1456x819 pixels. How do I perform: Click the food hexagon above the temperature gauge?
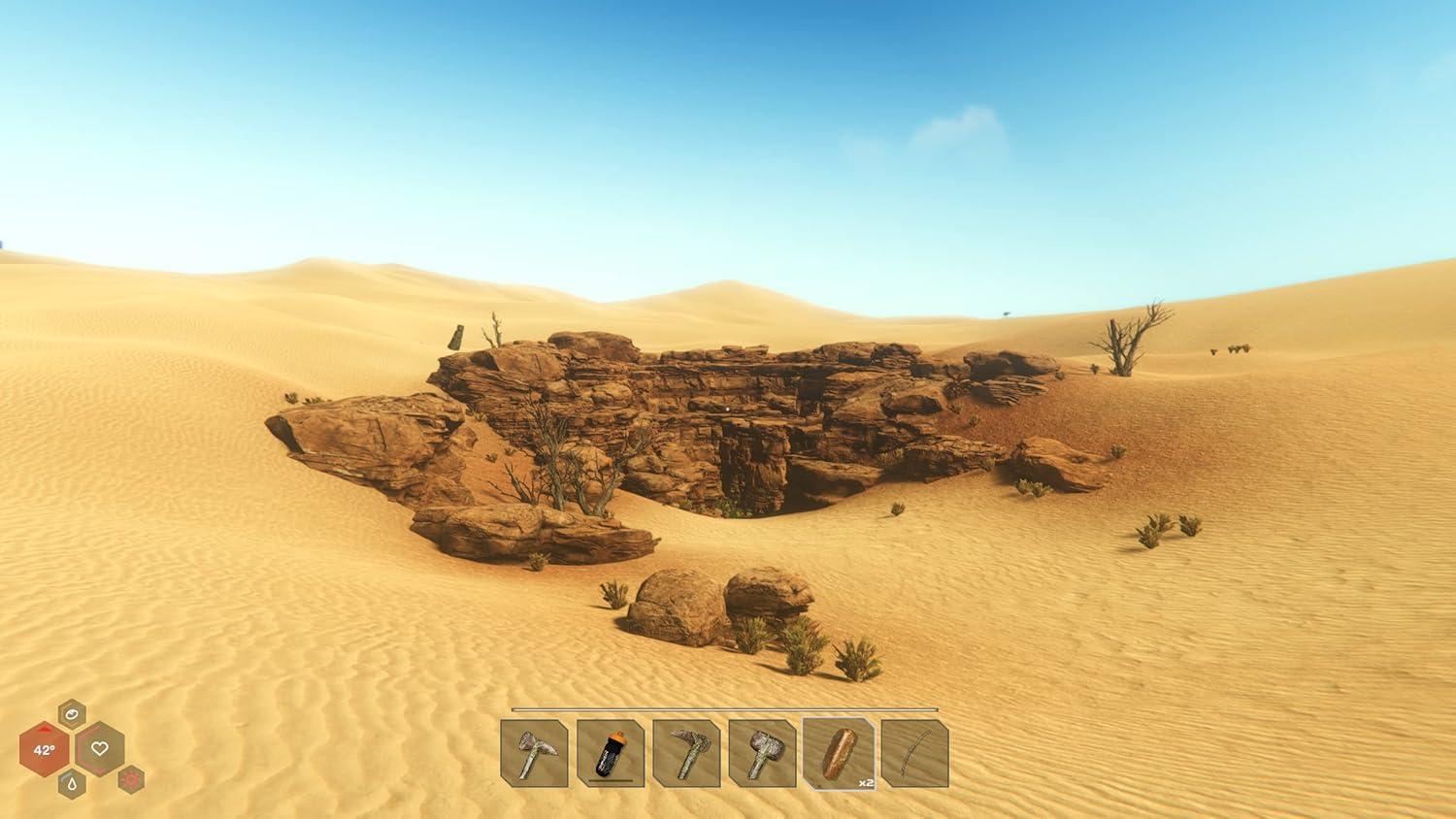[x=72, y=714]
